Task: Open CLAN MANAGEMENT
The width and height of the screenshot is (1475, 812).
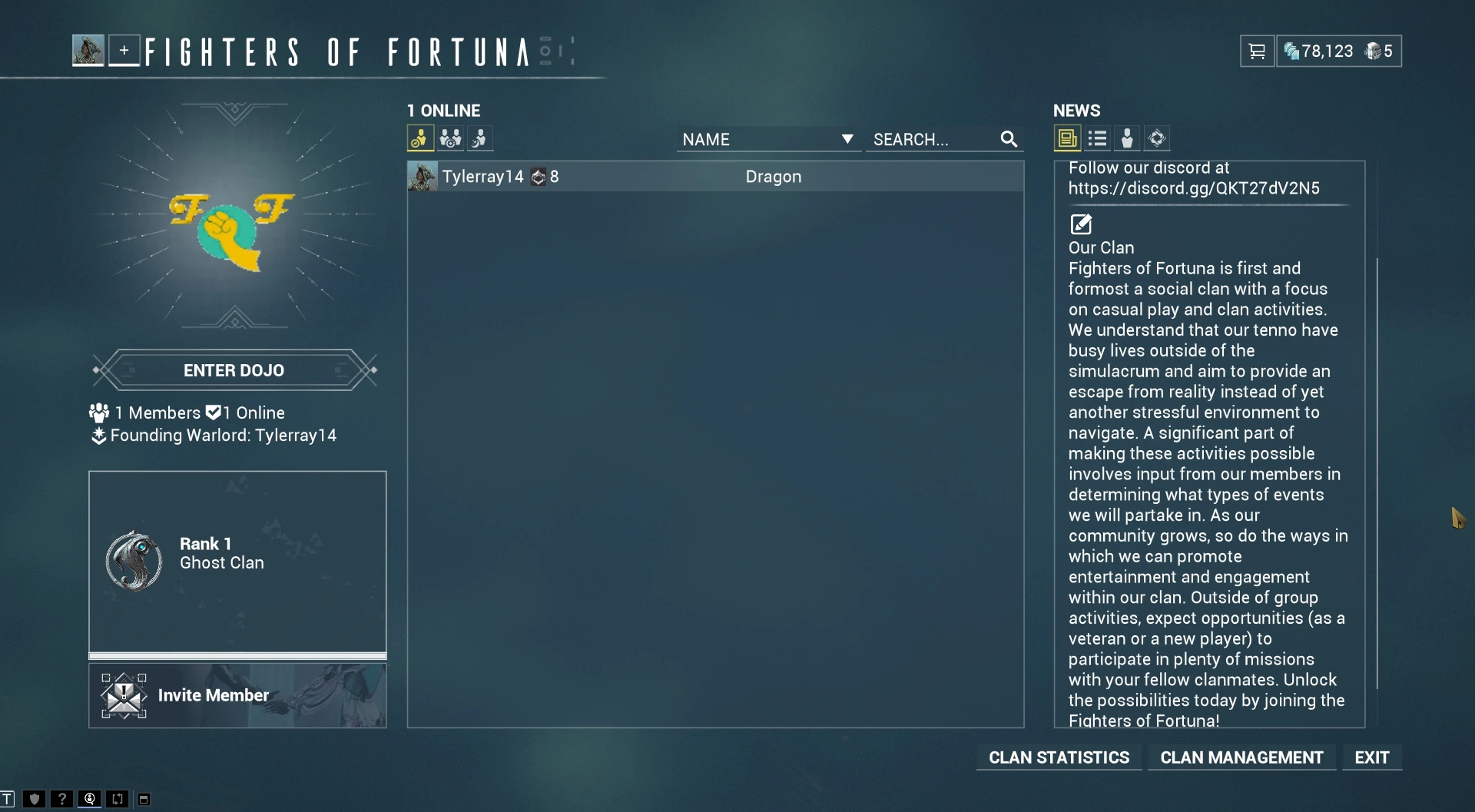Action: pos(1241,757)
